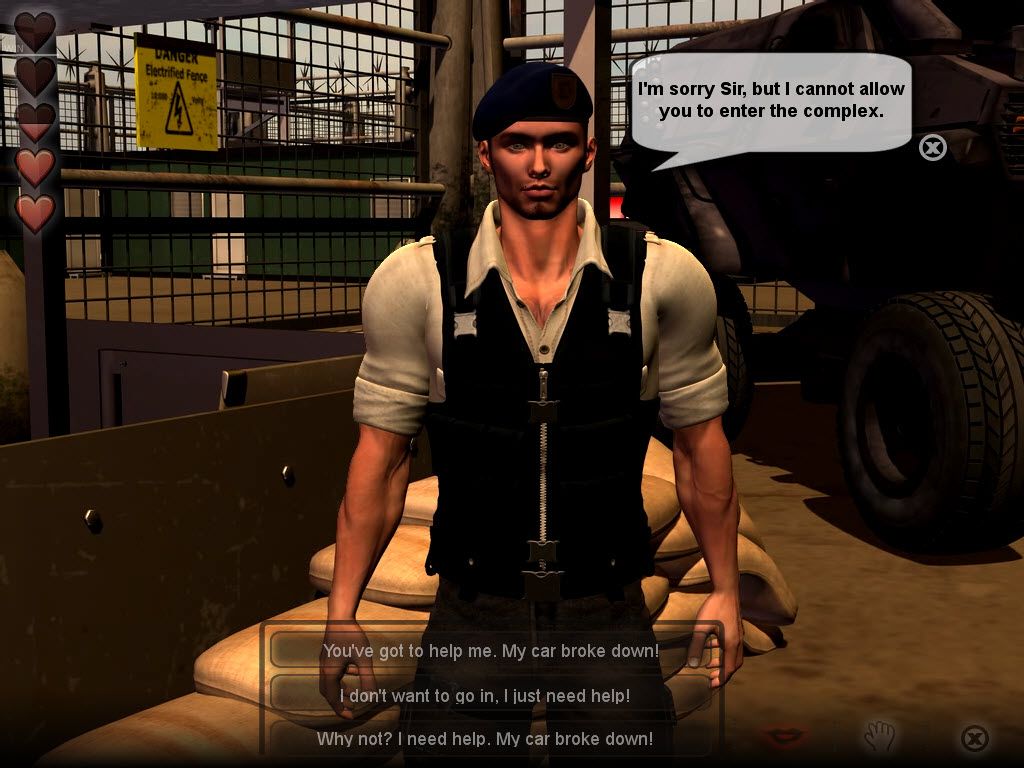This screenshot has width=1024, height=768.
Task: Choose "You've got to help me. My car broke down!"
Action: click(x=490, y=651)
